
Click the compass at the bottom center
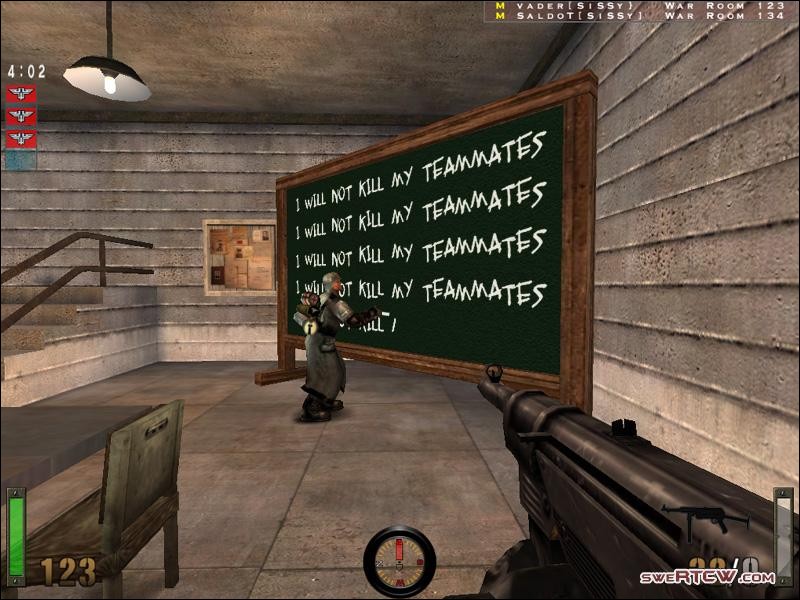[399, 561]
